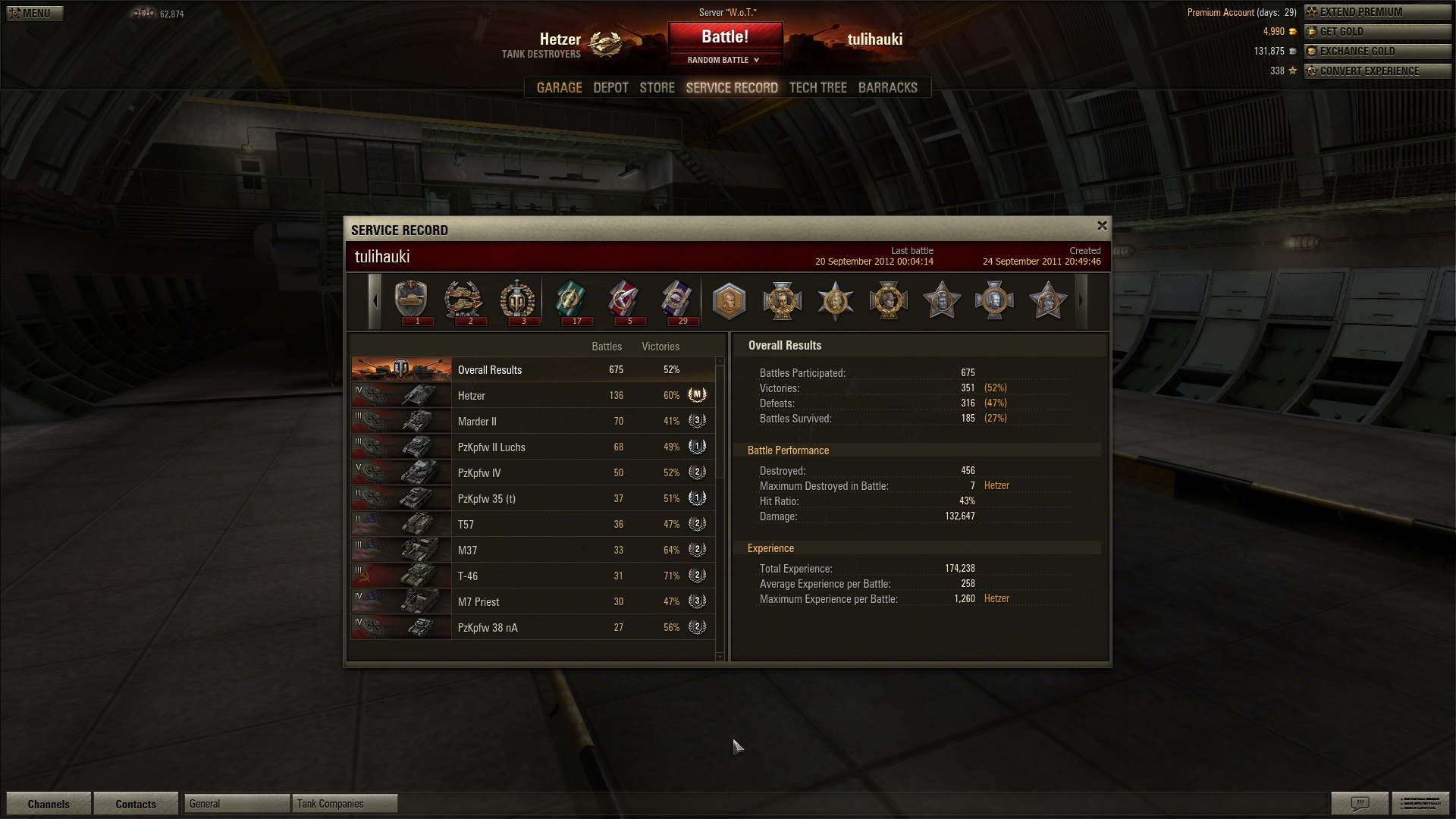1456x819 pixels.
Task: Switch to the Tank Companies chat tab
Action: [344, 804]
